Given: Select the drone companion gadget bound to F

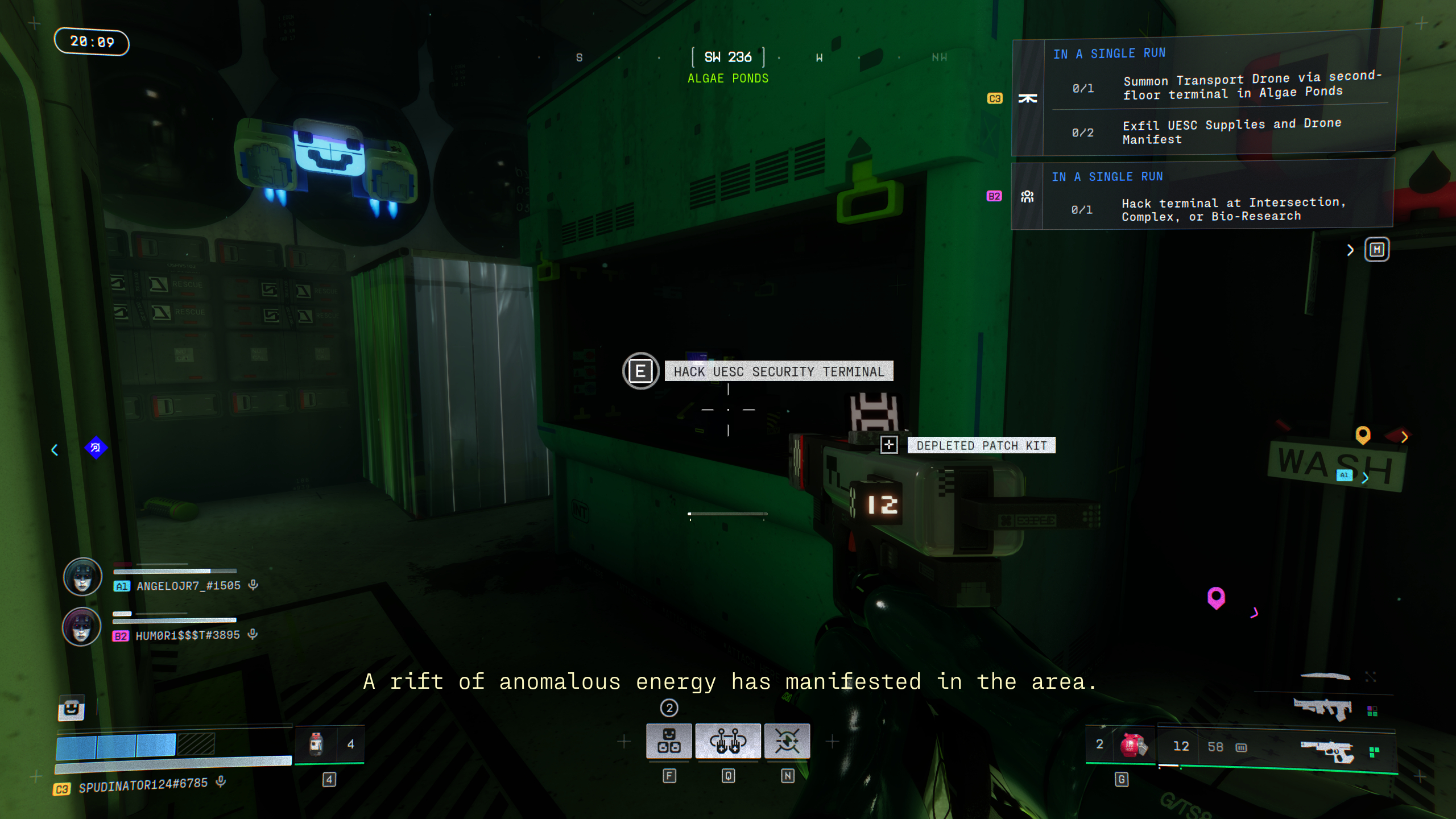Looking at the screenshot, I should pos(669,741).
